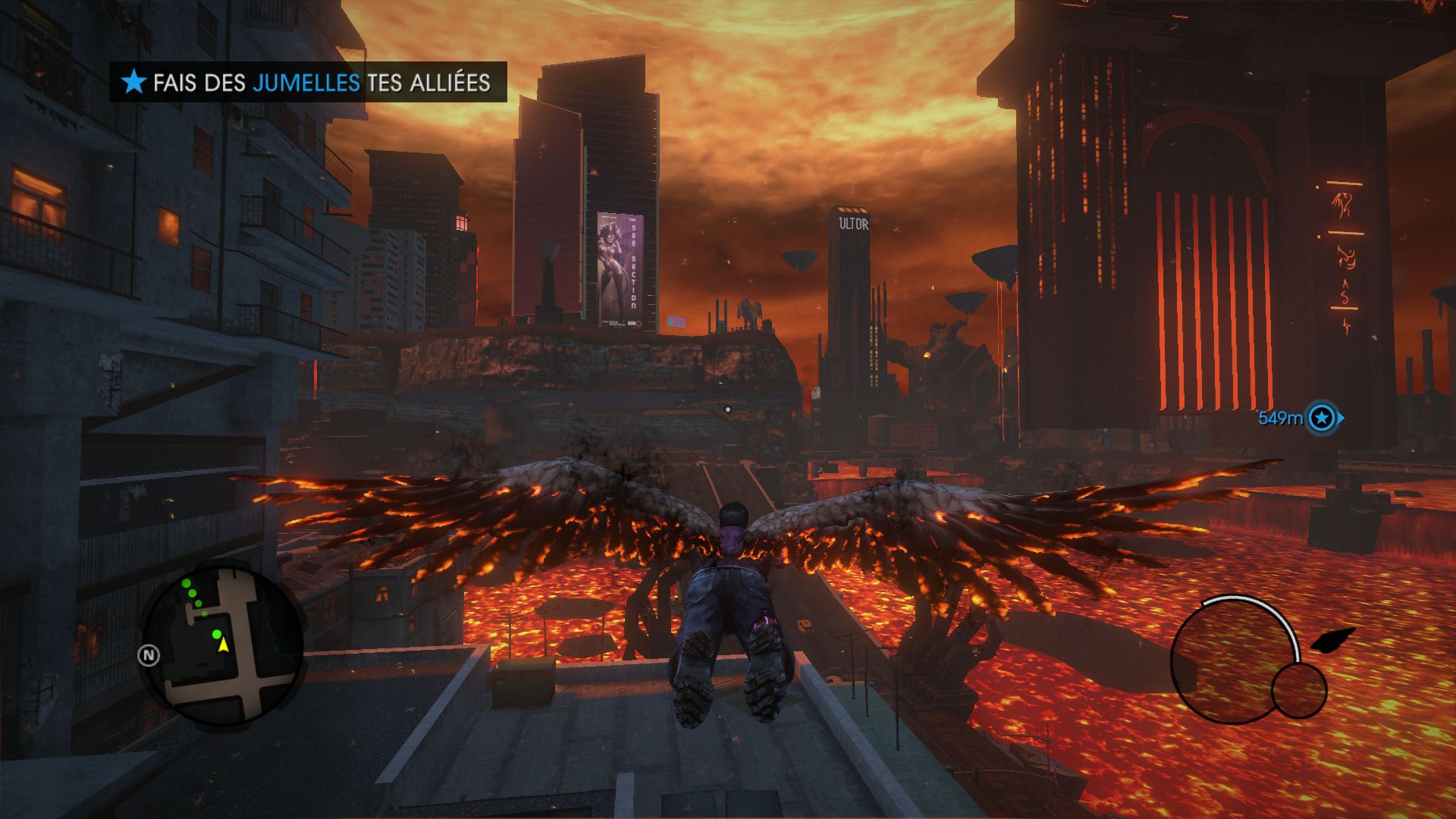
Task: Select the black wing flight icon
Action: [1332, 641]
